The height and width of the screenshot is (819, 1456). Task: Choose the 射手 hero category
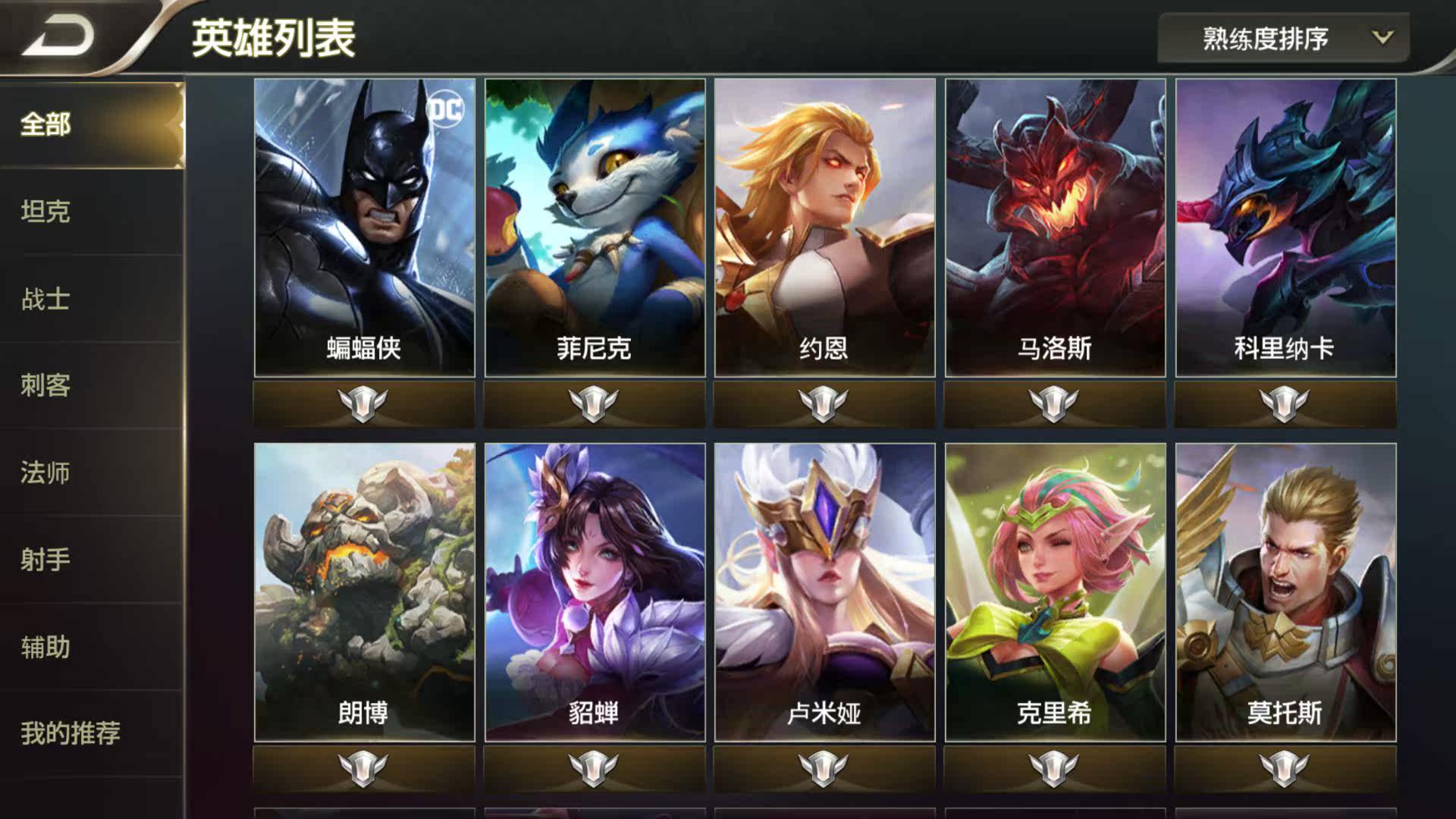pyautogui.click(x=46, y=560)
